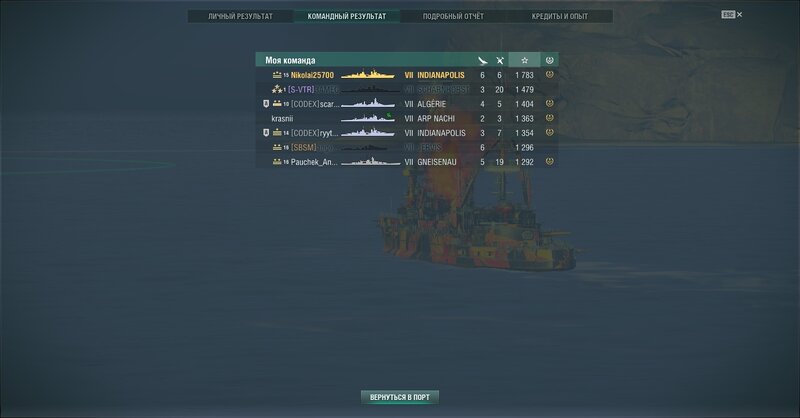Sort team by aircraft shot down column
The height and width of the screenshot is (418, 800).
[x=482, y=60]
